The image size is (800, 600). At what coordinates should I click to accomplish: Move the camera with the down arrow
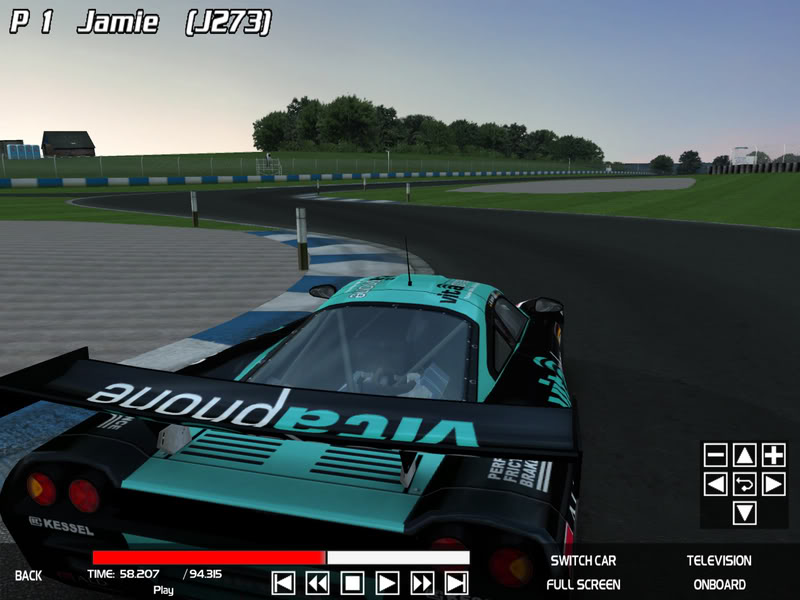point(745,513)
